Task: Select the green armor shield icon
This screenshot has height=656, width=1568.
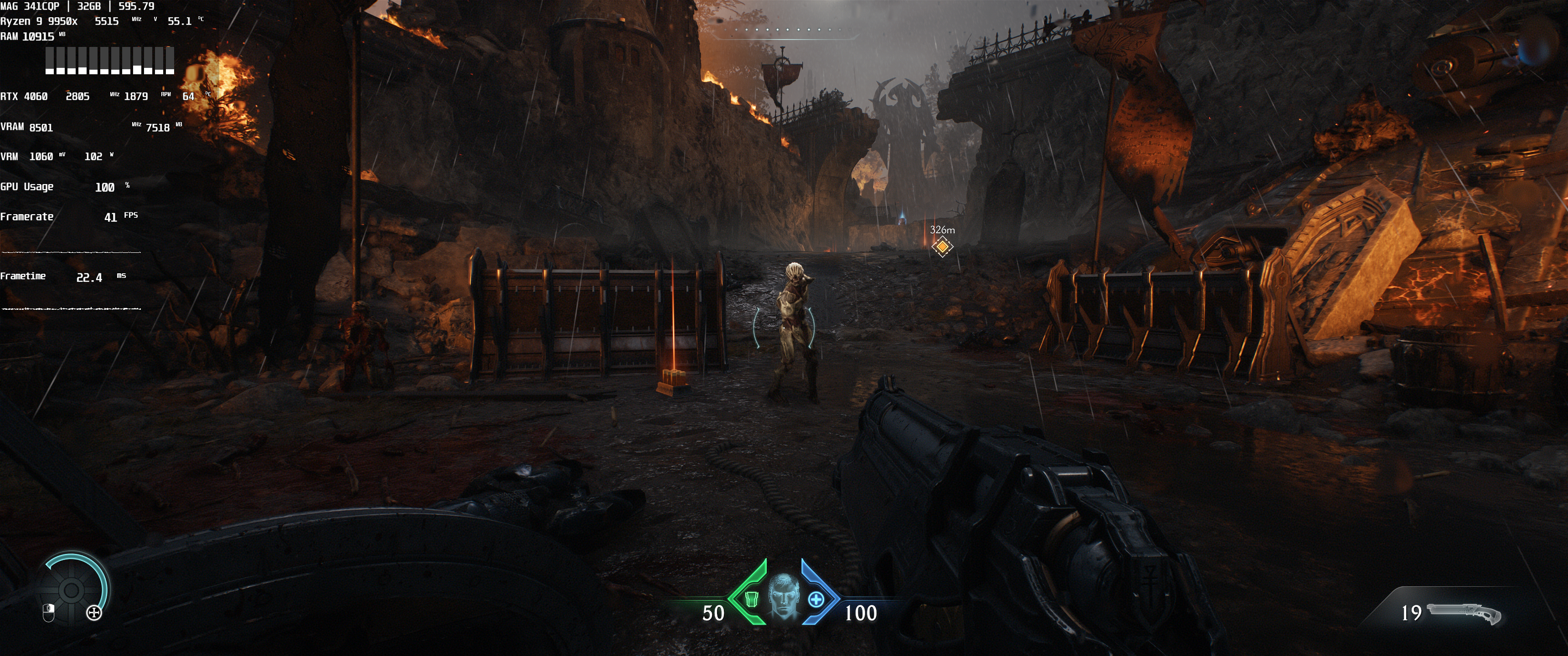Action: click(x=753, y=600)
